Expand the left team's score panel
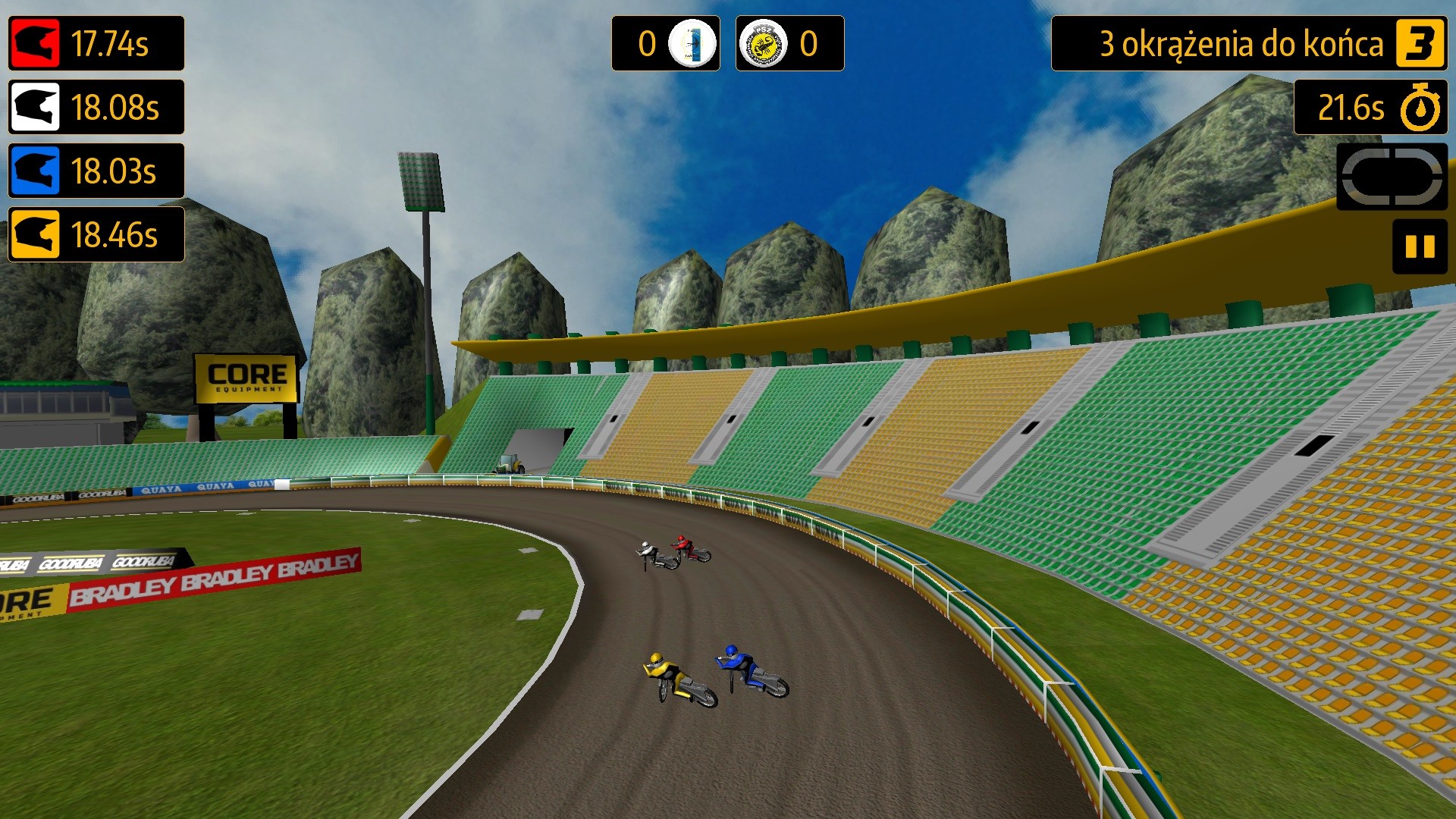Screen dimensions: 1456x819 666,44
